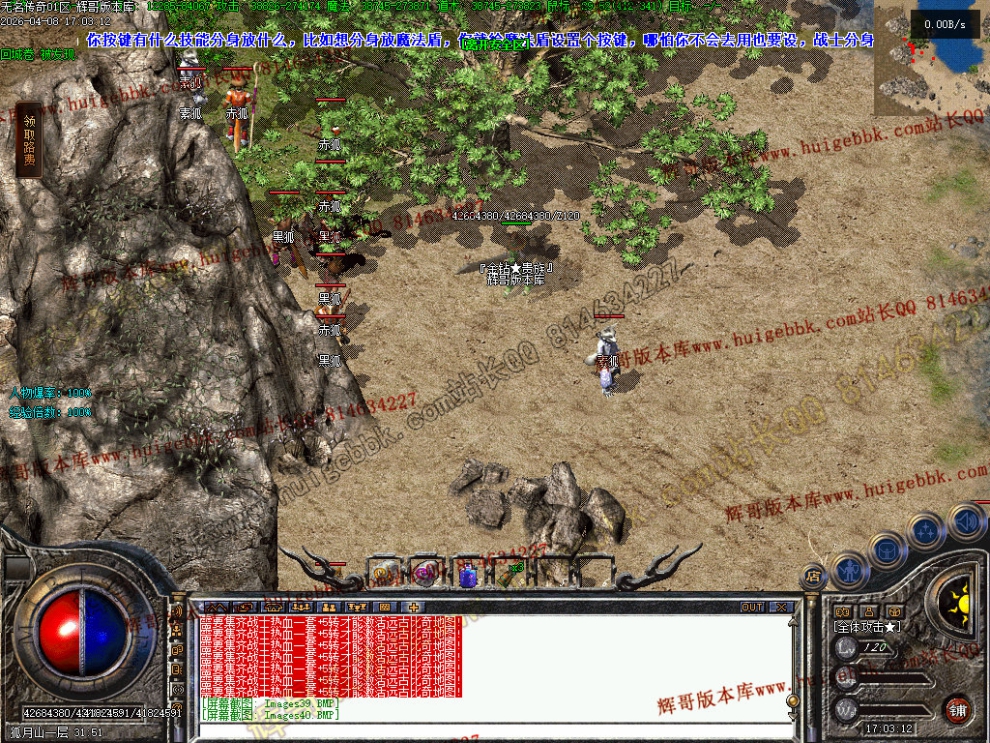Open the minimap
Image resolution: width=990 pixels, height=743 pixels.
click(x=931, y=58)
